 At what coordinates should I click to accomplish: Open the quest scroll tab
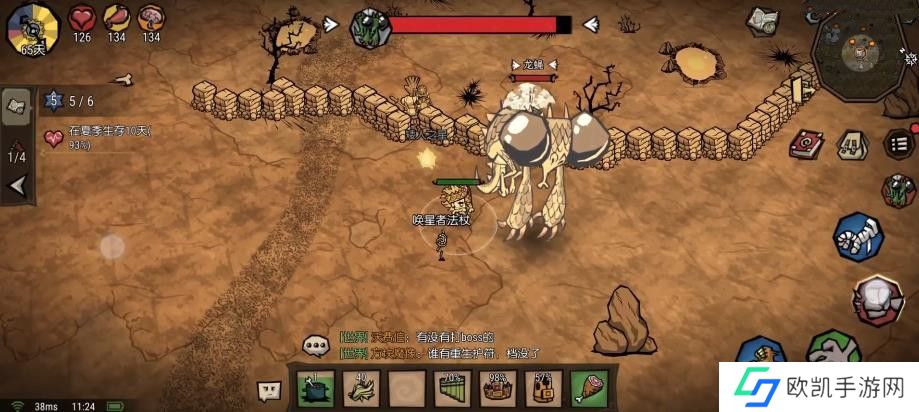[x=16, y=107]
